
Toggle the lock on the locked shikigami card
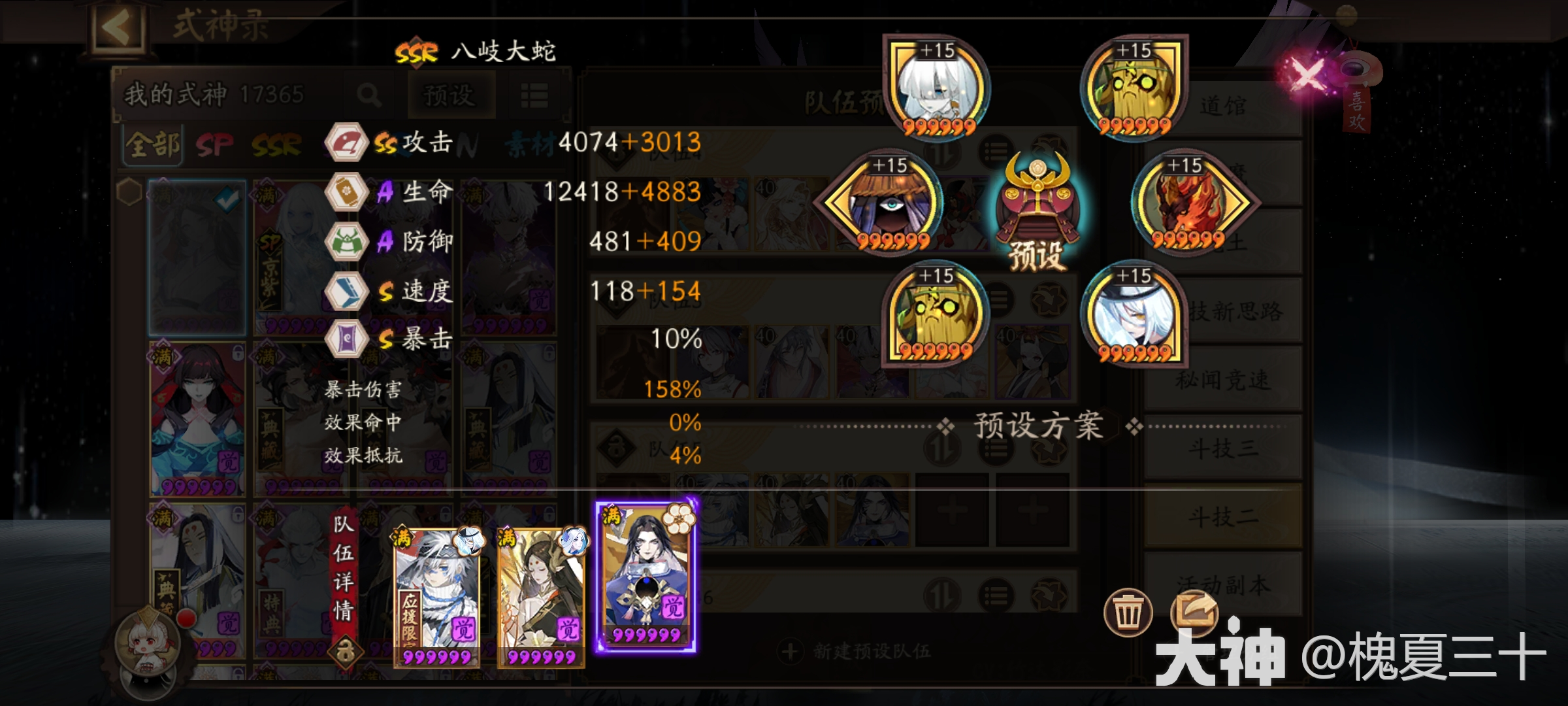tap(237, 354)
